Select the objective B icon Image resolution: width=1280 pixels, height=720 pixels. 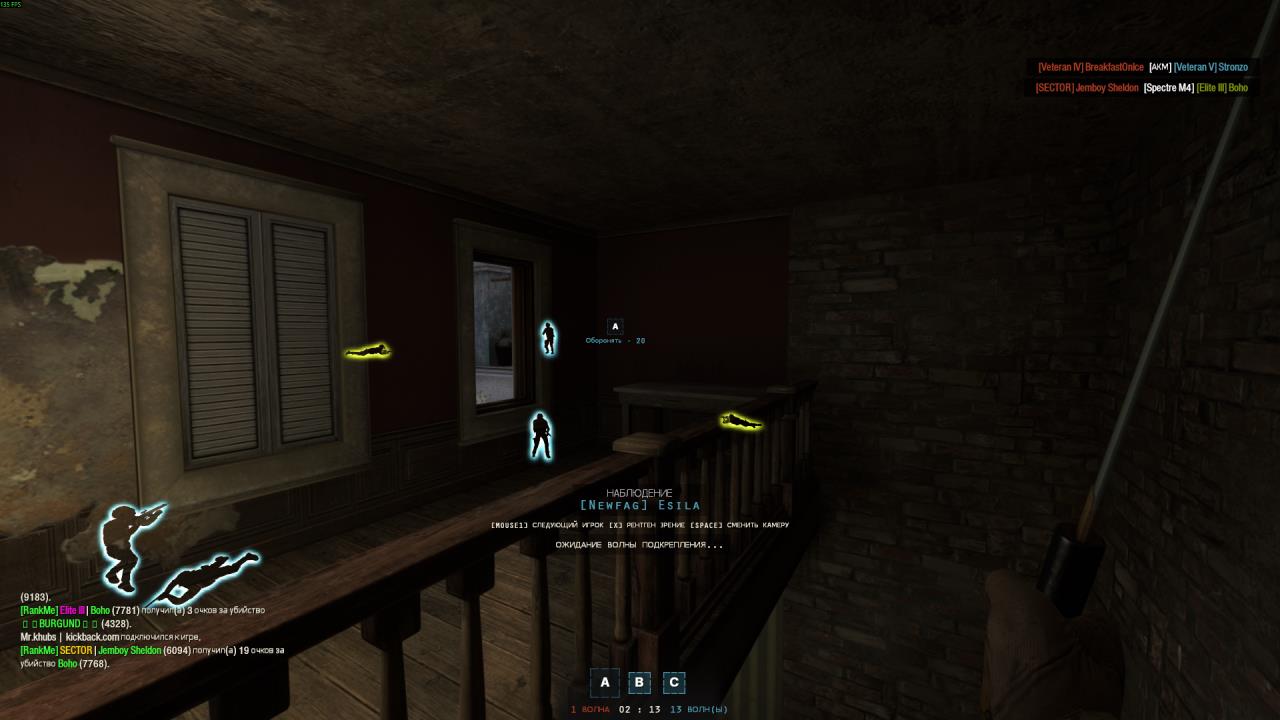point(639,683)
